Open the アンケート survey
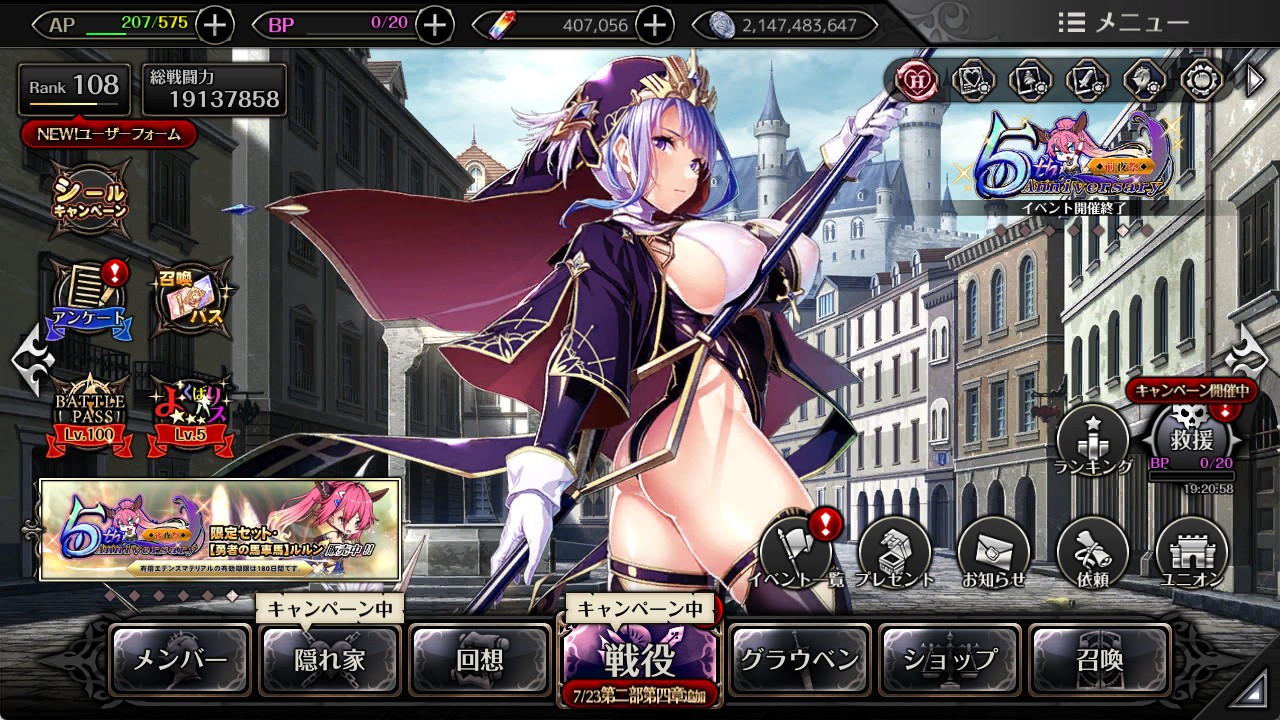The width and height of the screenshot is (1280, 720). pos(90,297)
